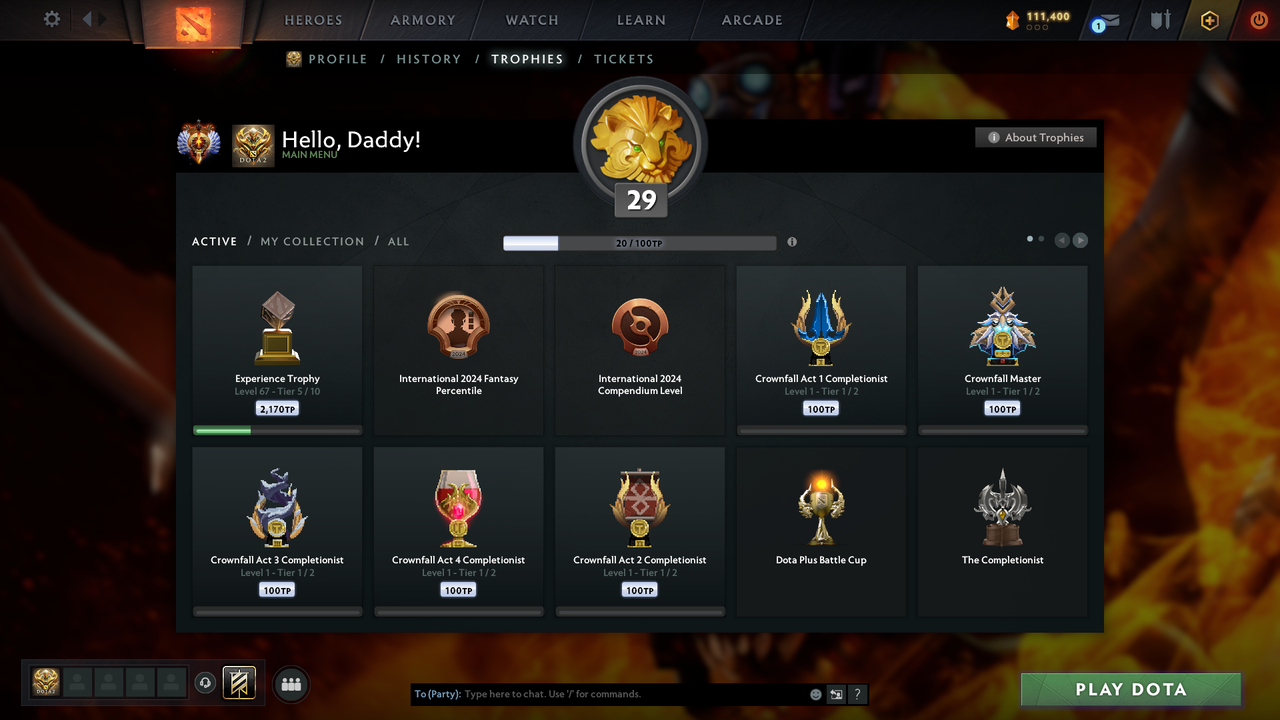Click the headset voice chat icon

pos(207,683)
